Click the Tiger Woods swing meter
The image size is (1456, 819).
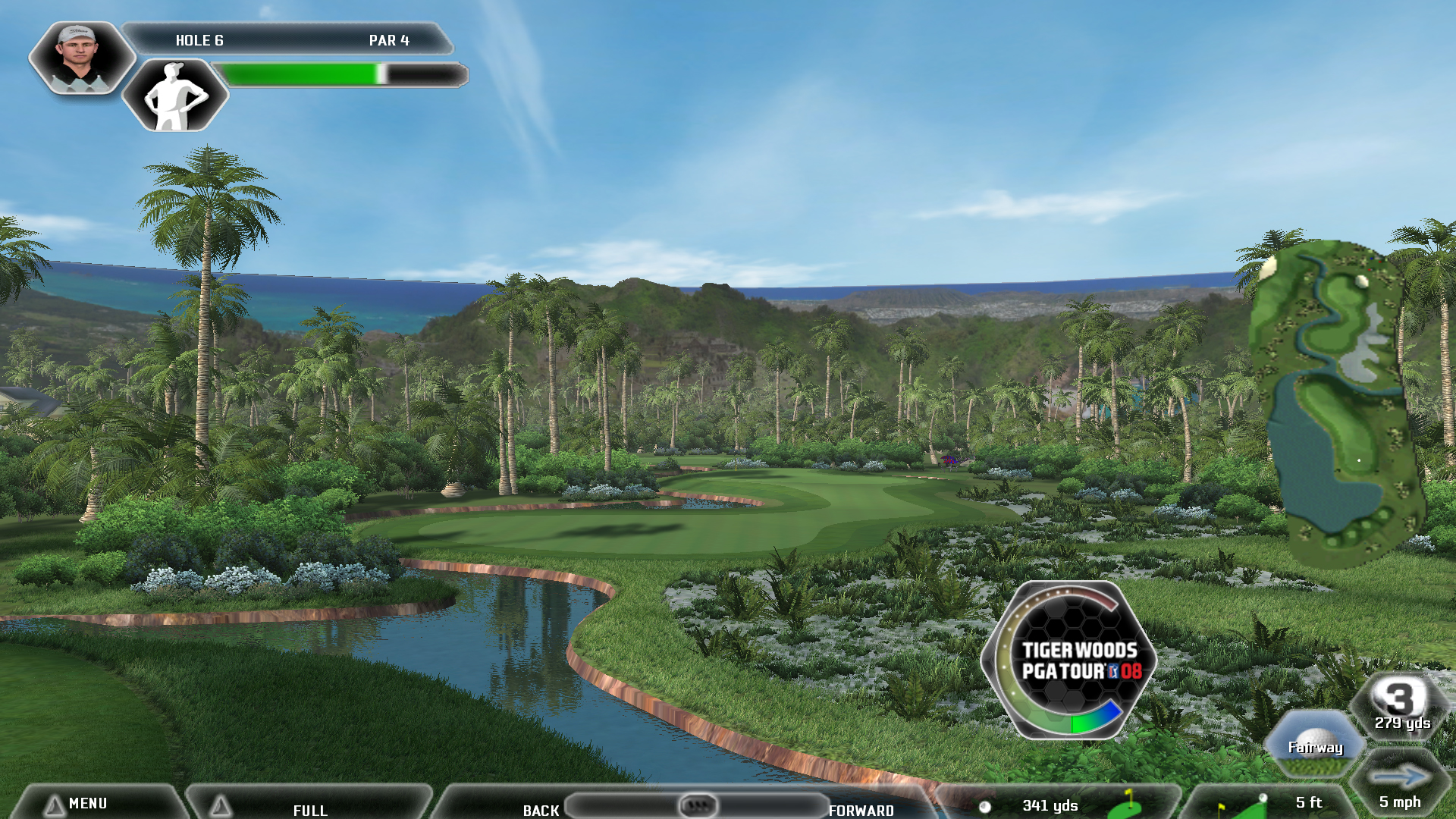(1069, 660)
